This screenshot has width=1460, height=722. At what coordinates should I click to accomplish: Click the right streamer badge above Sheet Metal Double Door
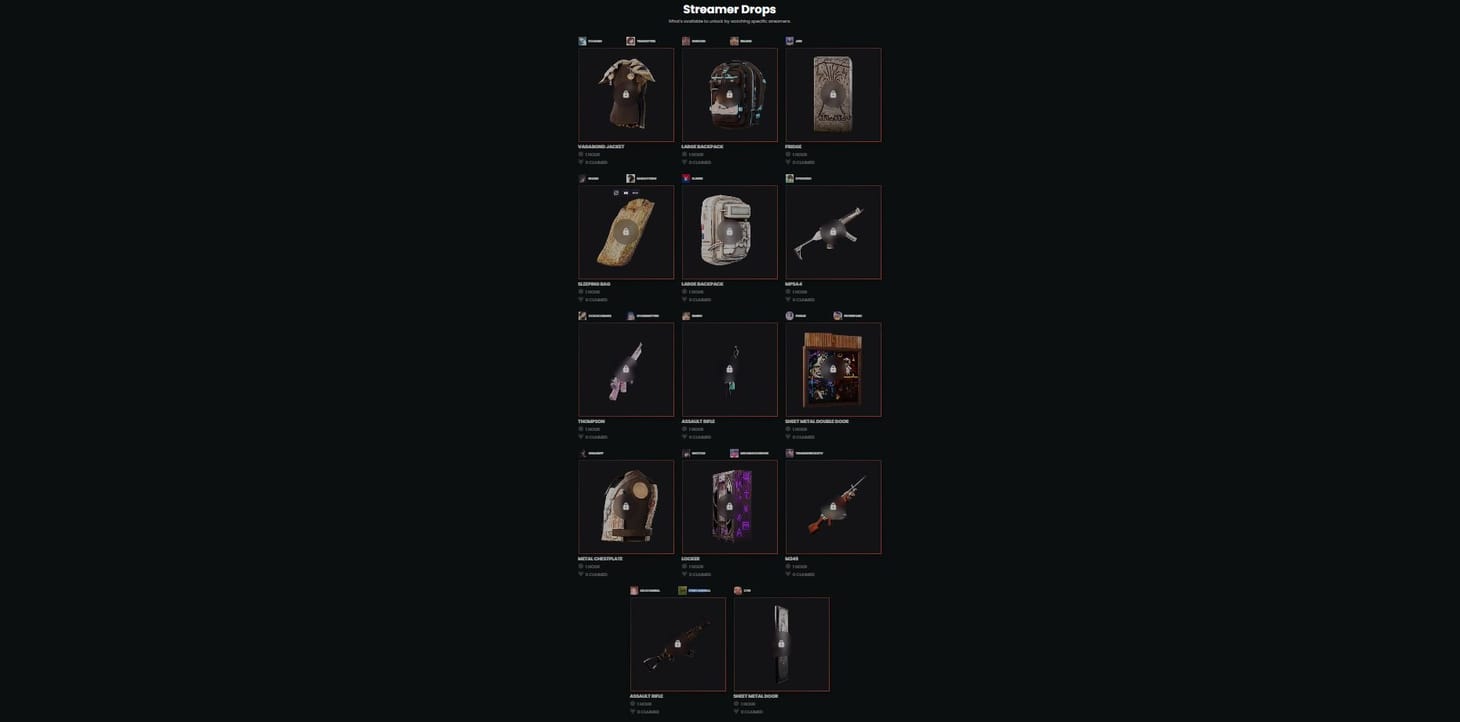click(x=837, y=315)
